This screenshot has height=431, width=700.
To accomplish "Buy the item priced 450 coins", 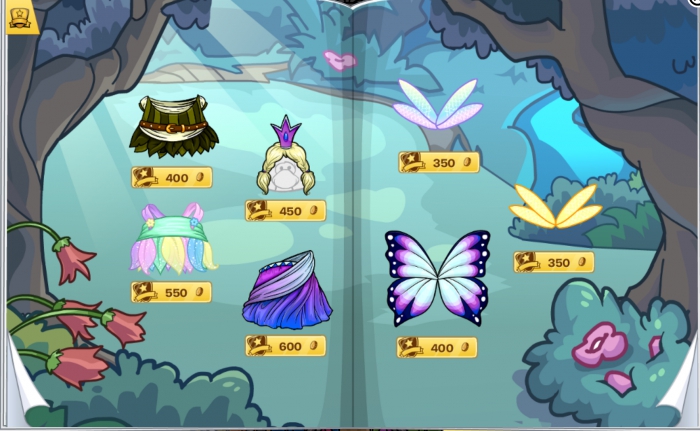I will 286,211.
